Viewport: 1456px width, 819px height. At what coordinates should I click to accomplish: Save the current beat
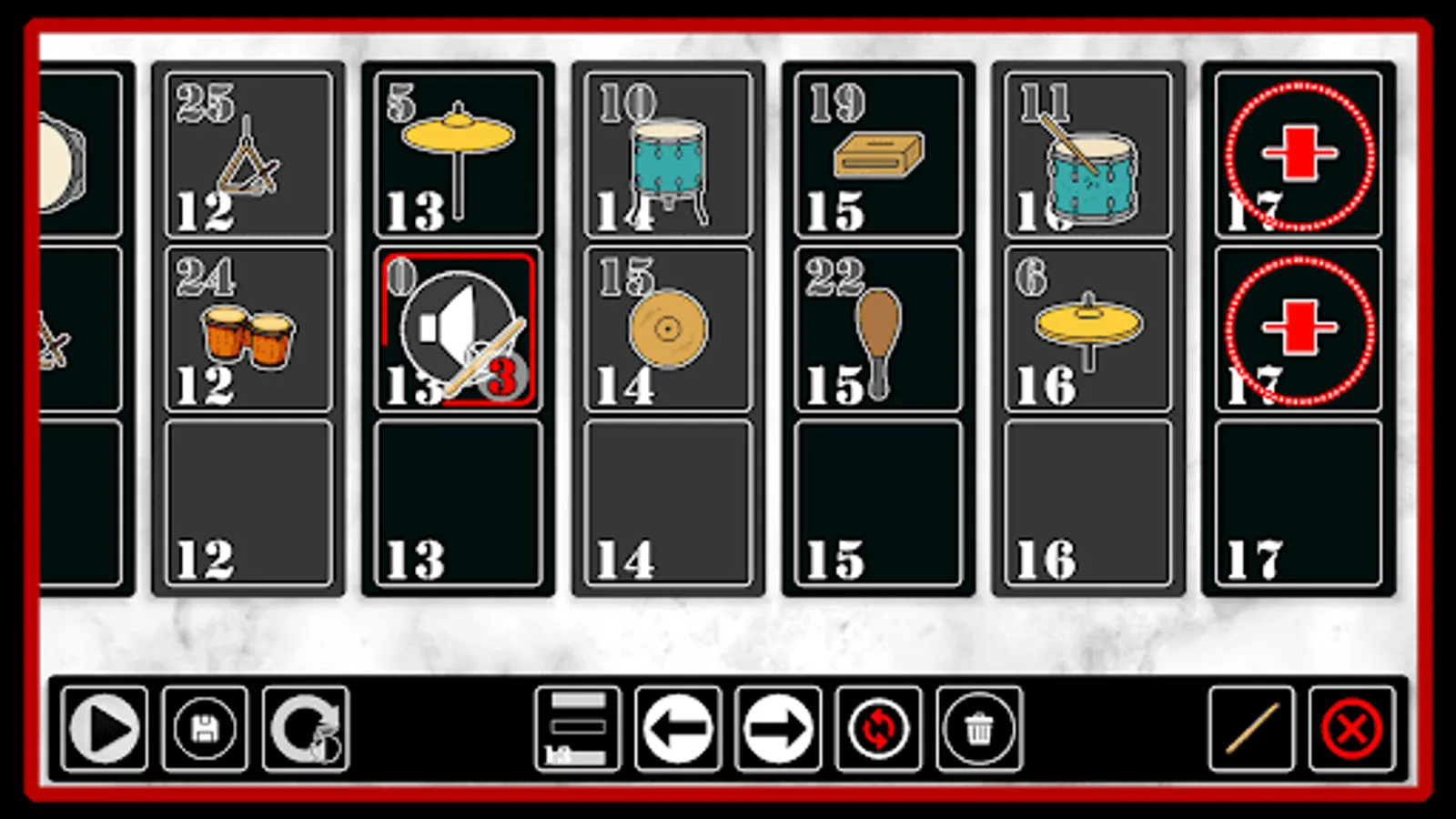click(204, 728)
